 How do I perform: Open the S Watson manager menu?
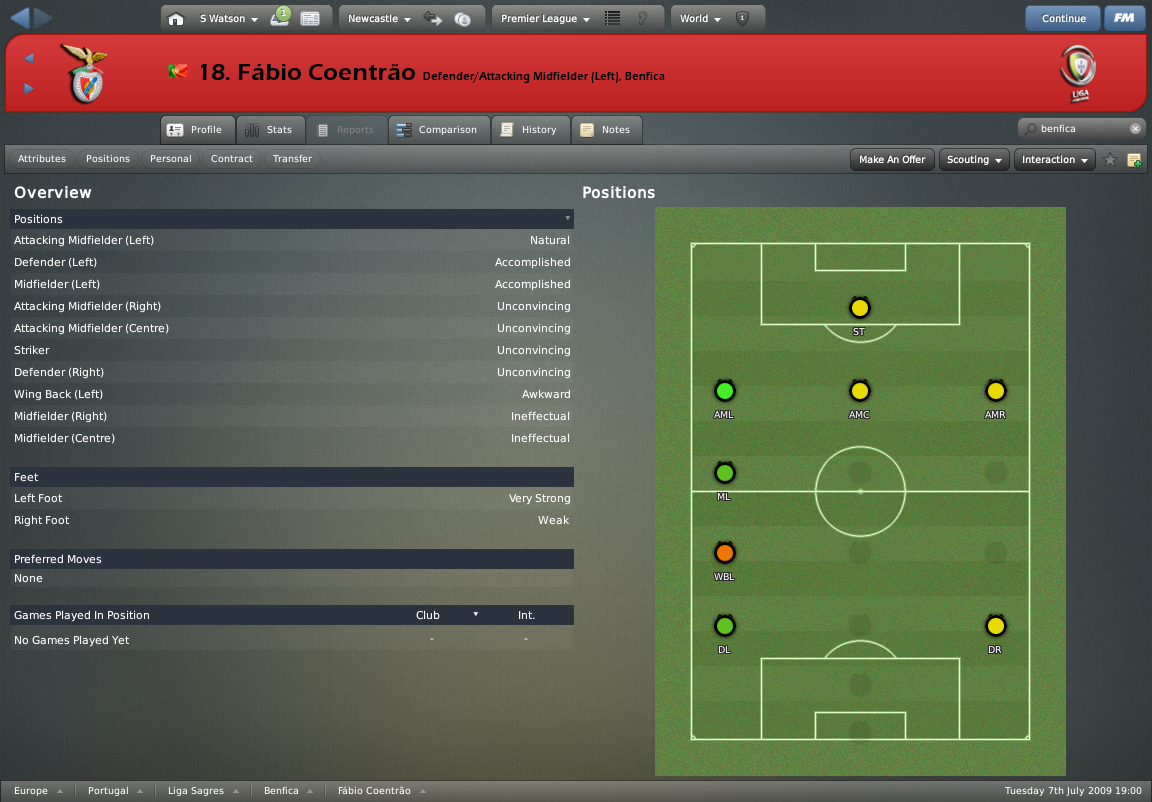click(228, 19)
